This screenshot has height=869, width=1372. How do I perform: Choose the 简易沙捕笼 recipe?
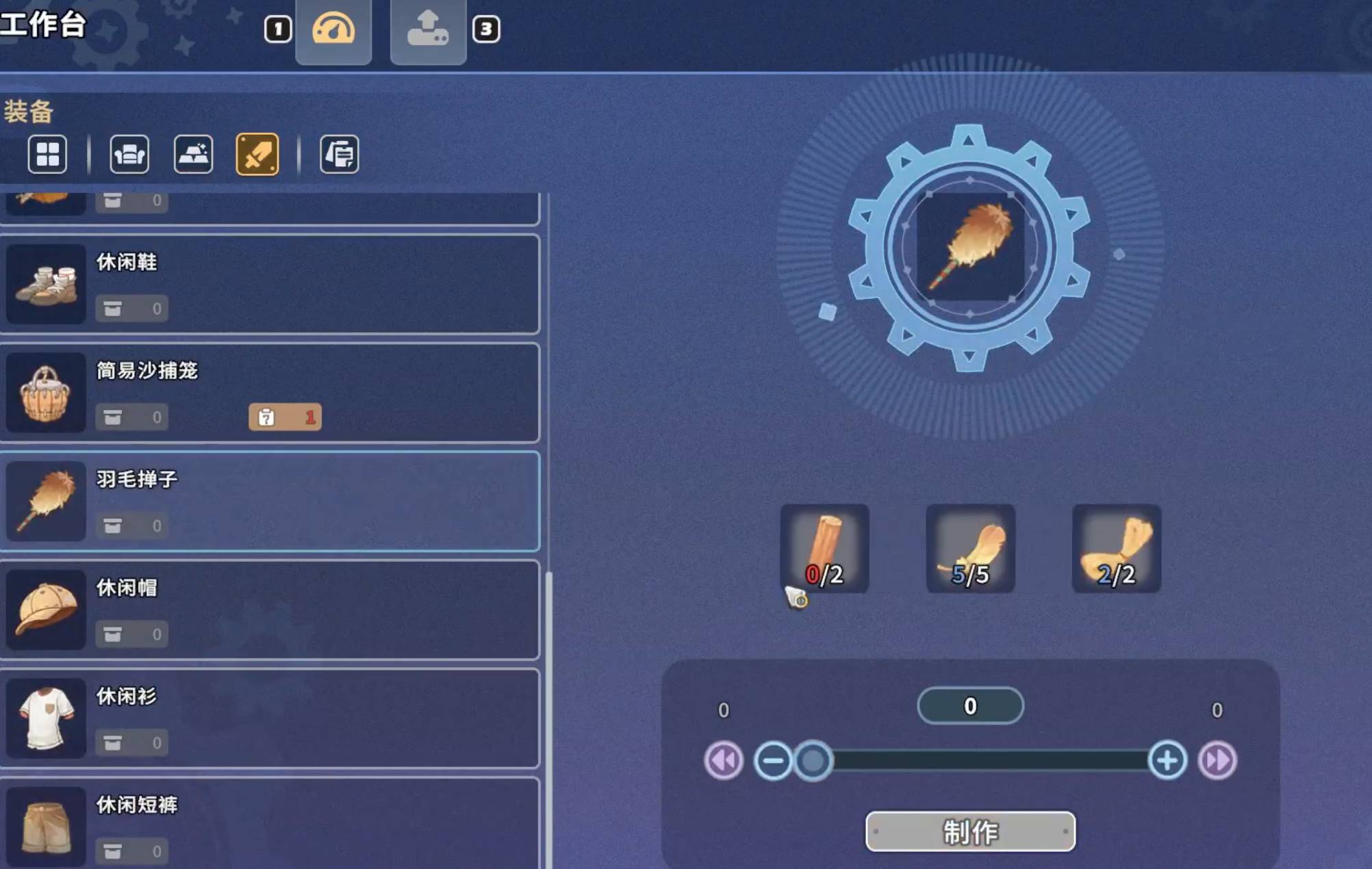click(270, 393)
